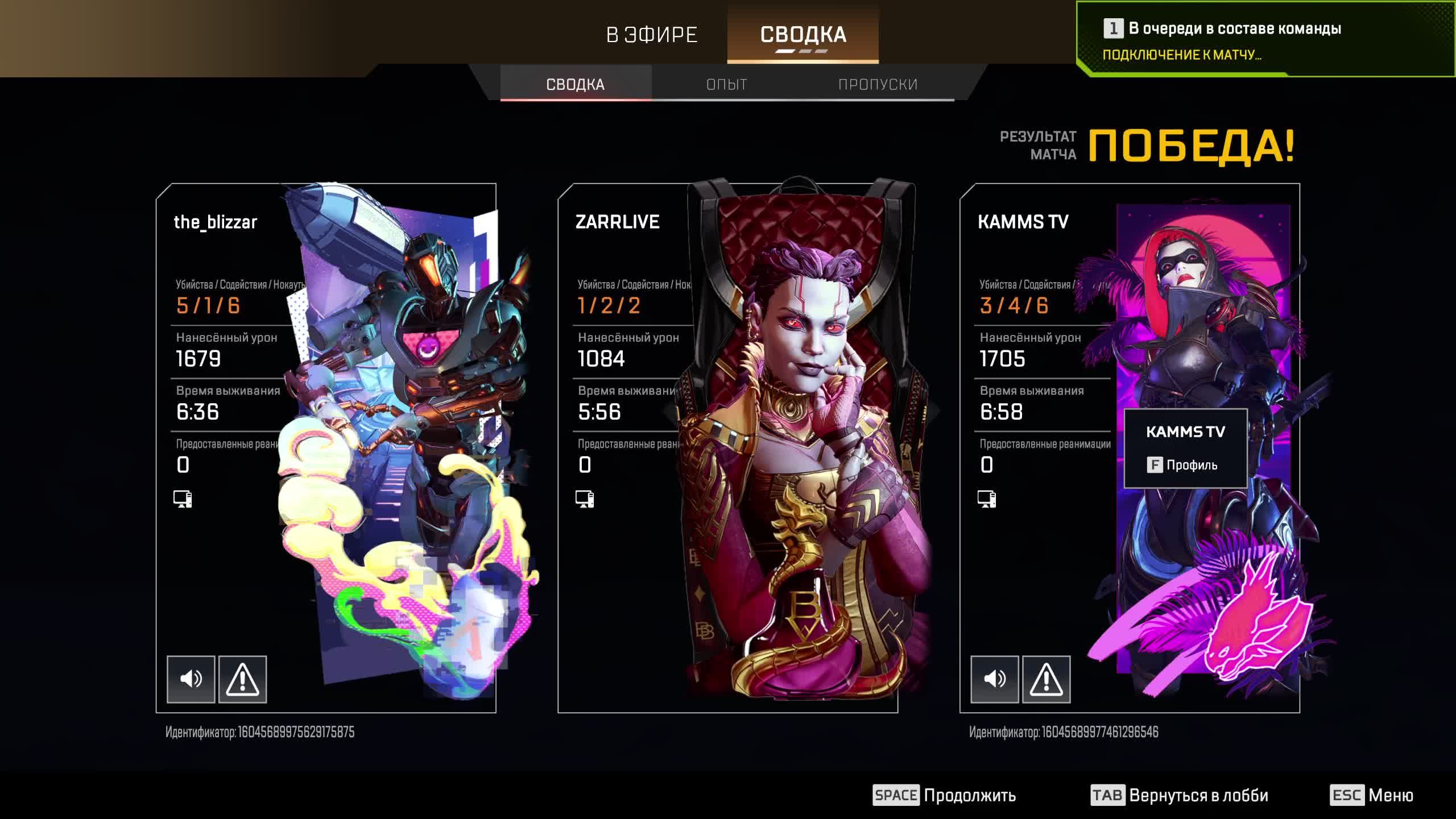Viewport: 1456px width, 819px height.
Task: Report player the_blizzar via warning icon
Action: [243, 678]
